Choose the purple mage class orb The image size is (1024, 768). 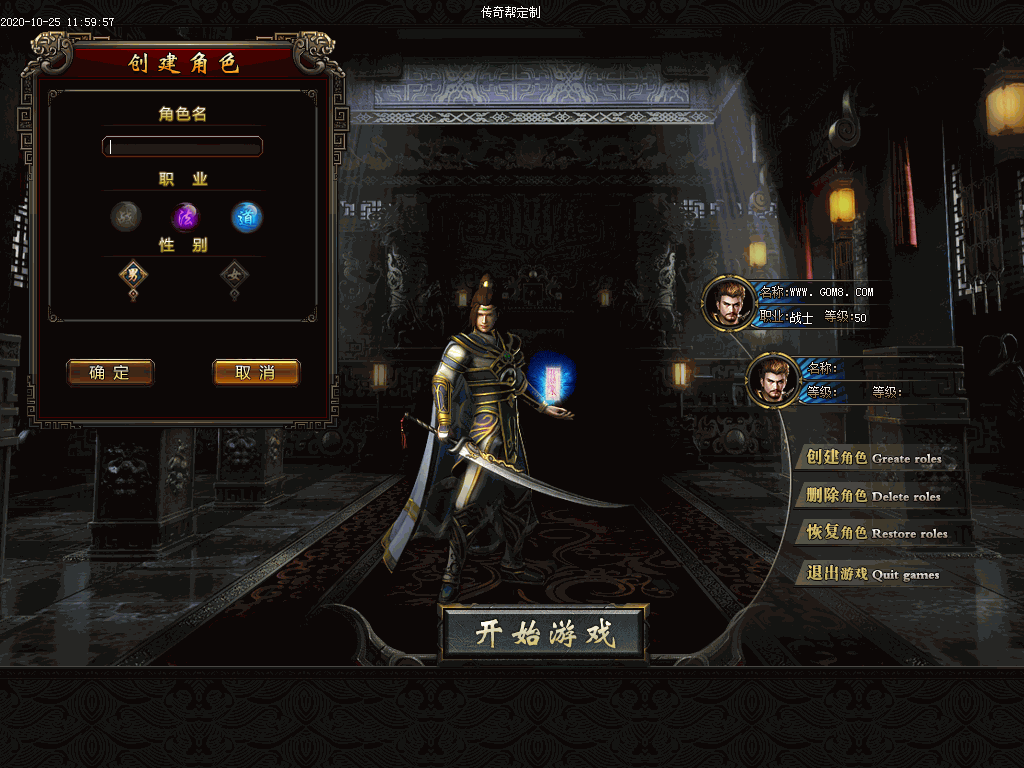pyautogui.click(x=186, y=216)
